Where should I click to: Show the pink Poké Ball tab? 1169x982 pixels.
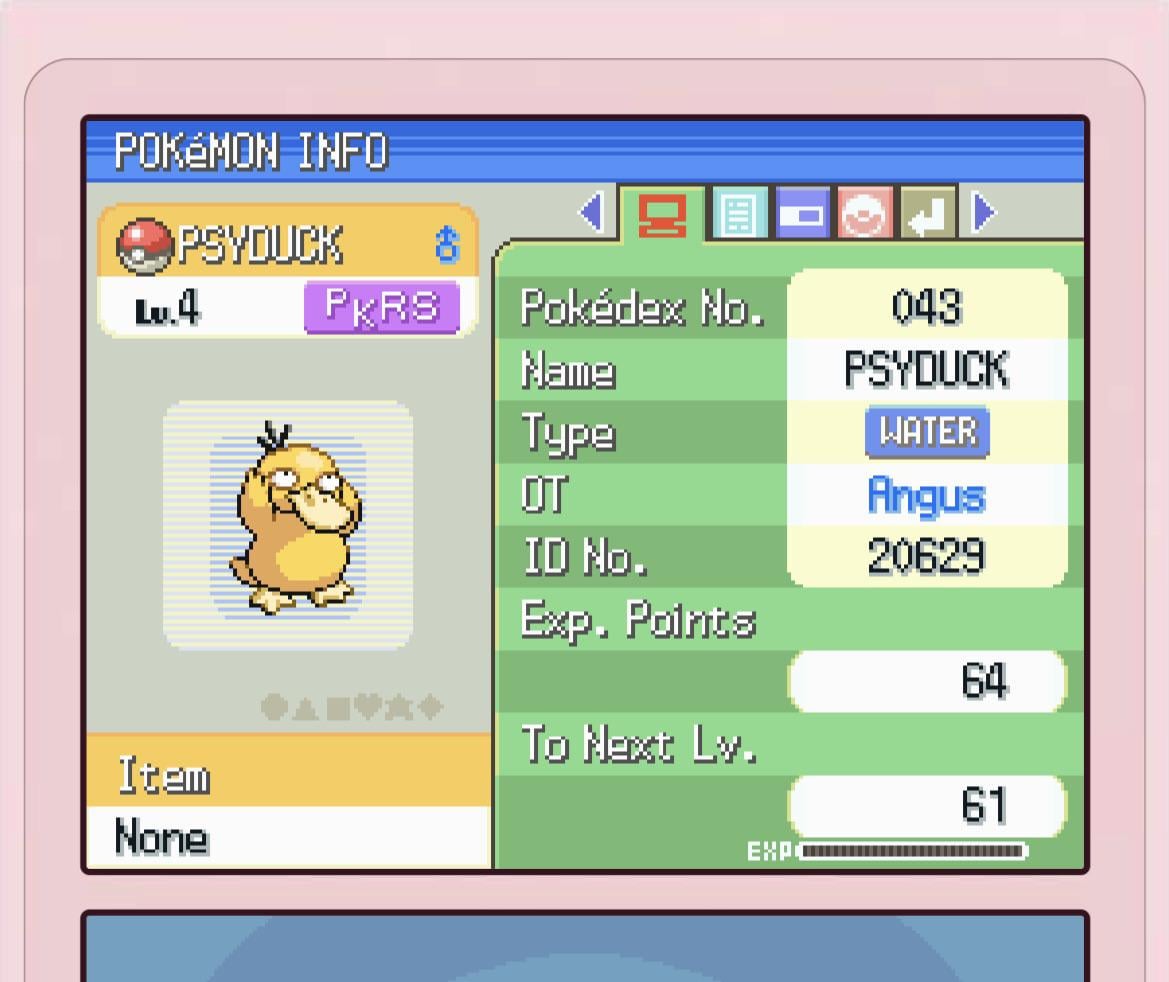(x=865, y=214)
